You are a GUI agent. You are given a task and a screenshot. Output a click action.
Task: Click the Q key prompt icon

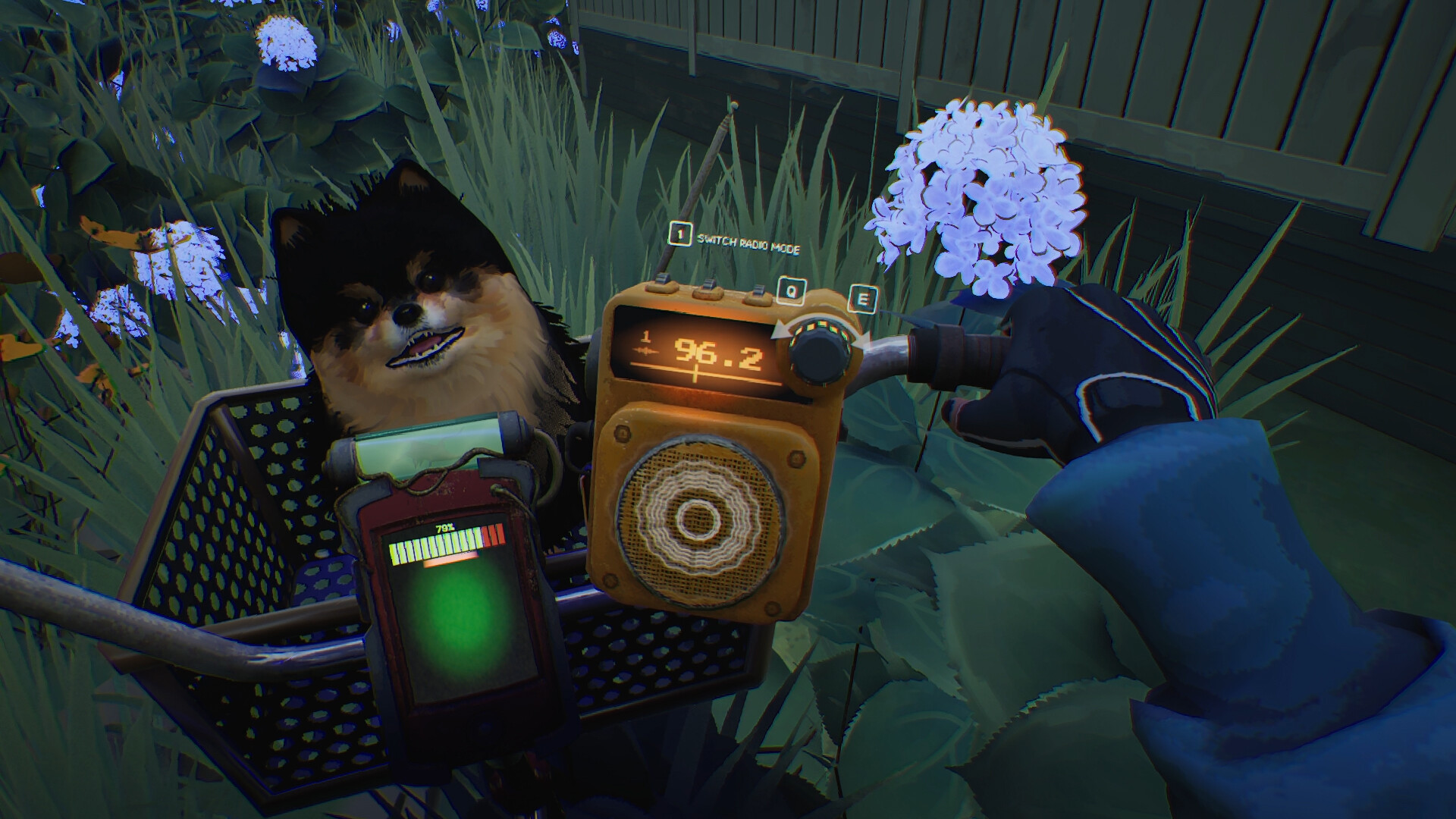(x=790, y=290)
